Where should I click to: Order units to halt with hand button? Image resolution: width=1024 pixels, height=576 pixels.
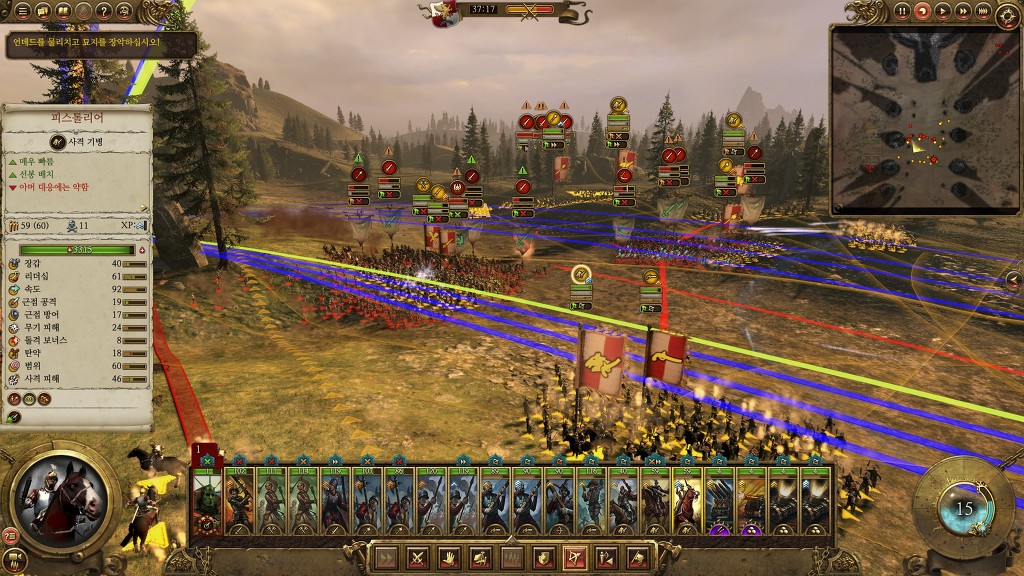[448, 557]
